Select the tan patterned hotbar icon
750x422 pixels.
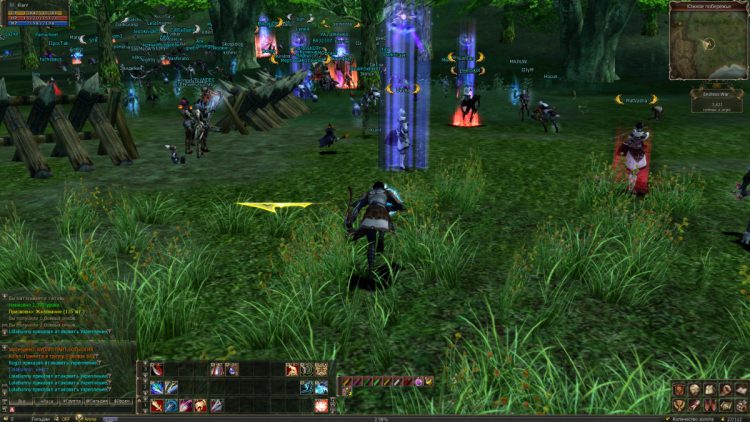tap(321, 370)
